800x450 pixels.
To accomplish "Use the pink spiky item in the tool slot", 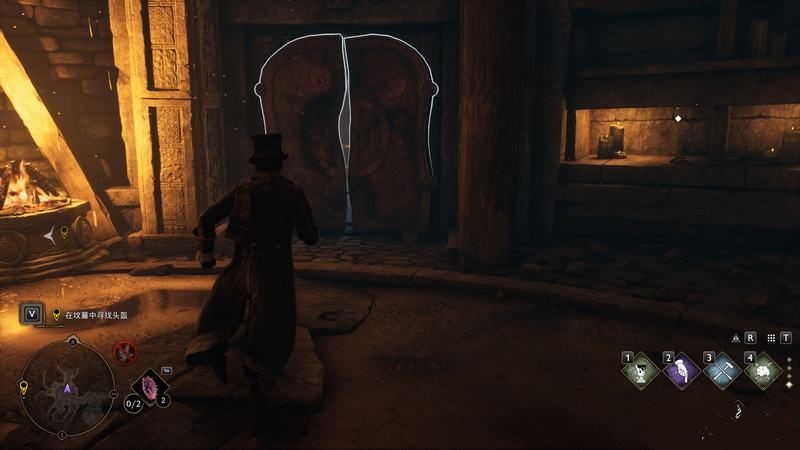I will pos(151,386).
